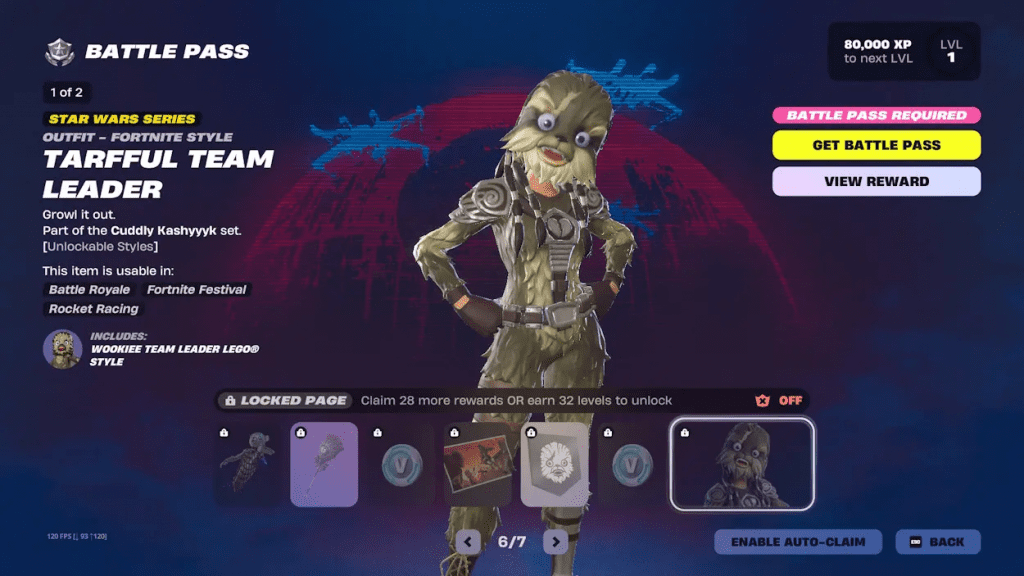
Task: Open the View Reward button
Action: pyautogui.click(x=876, y=182)
